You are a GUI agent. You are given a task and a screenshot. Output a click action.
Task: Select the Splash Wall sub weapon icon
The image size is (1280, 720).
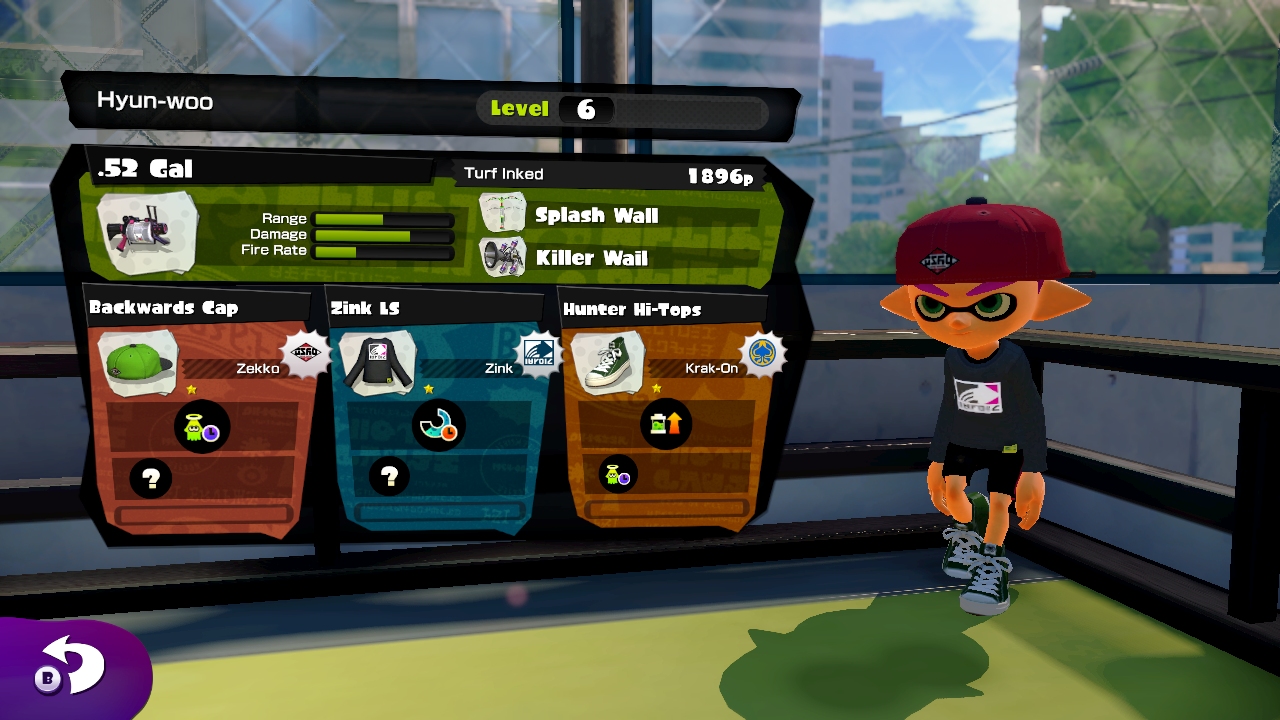tap(502, 214)
